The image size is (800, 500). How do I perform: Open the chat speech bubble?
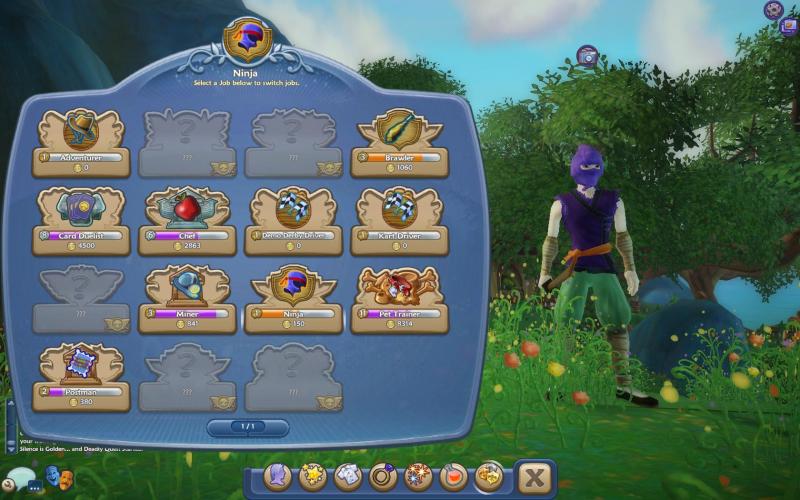19,480
